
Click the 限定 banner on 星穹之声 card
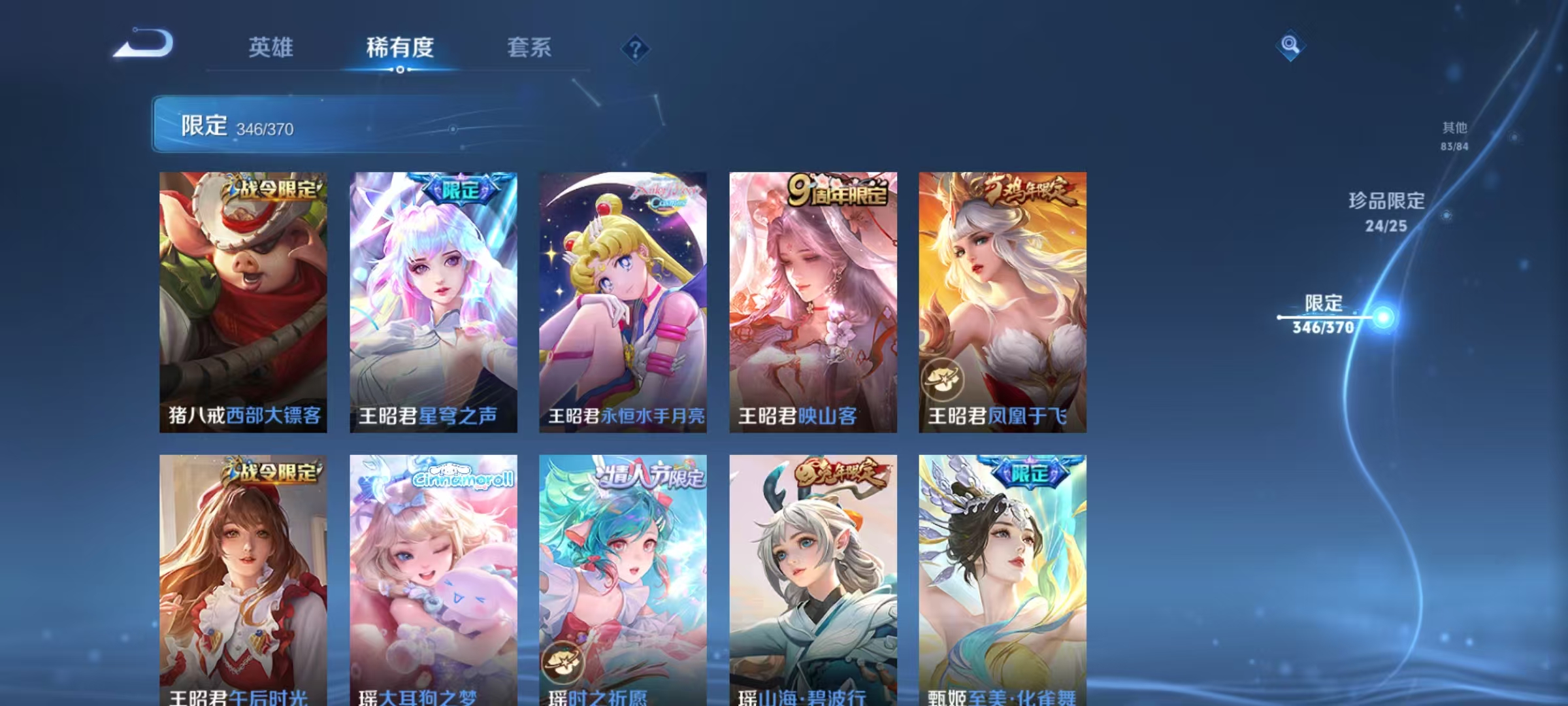point(459,190)
